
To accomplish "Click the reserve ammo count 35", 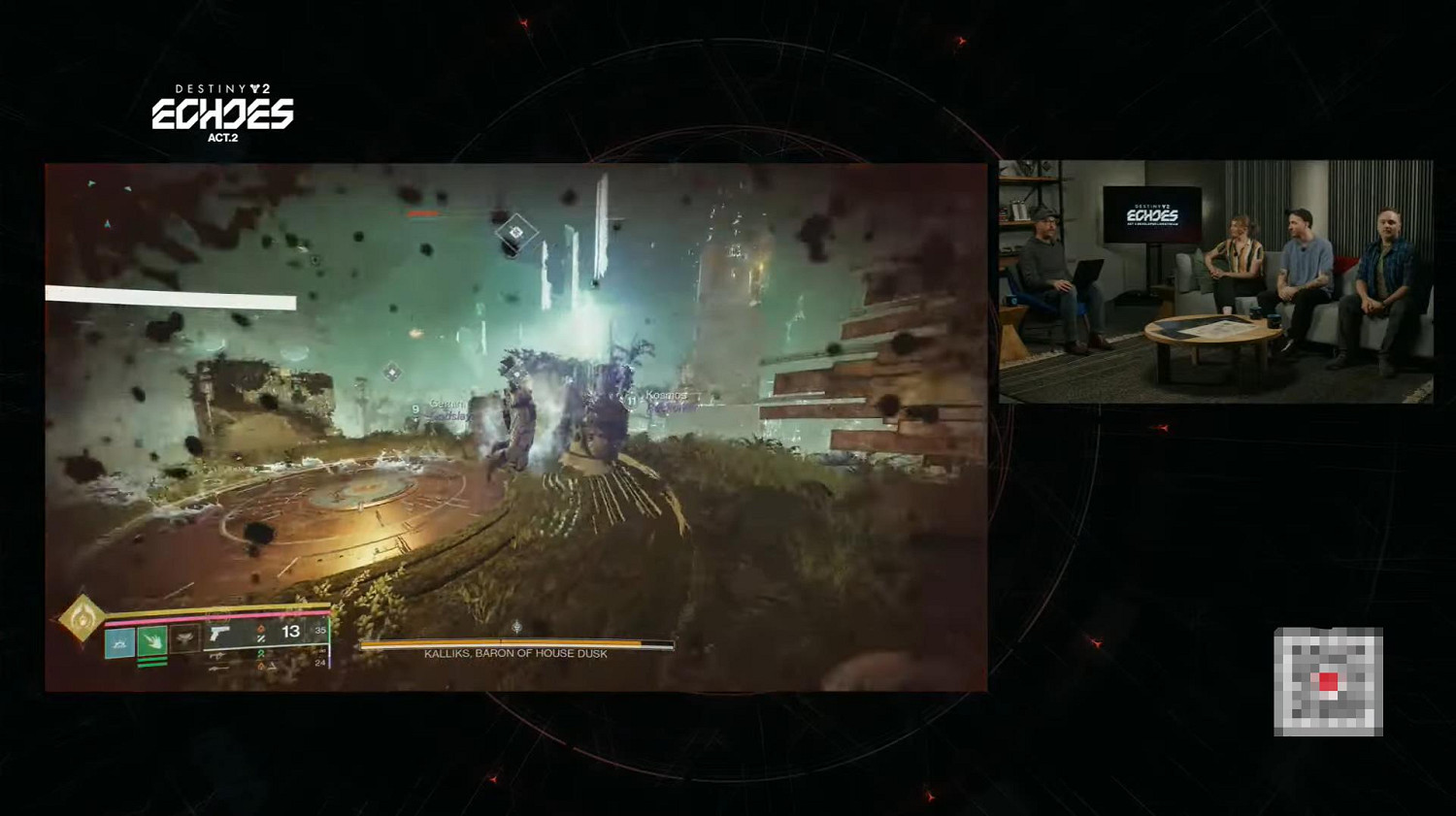I will tap(320, 631).
